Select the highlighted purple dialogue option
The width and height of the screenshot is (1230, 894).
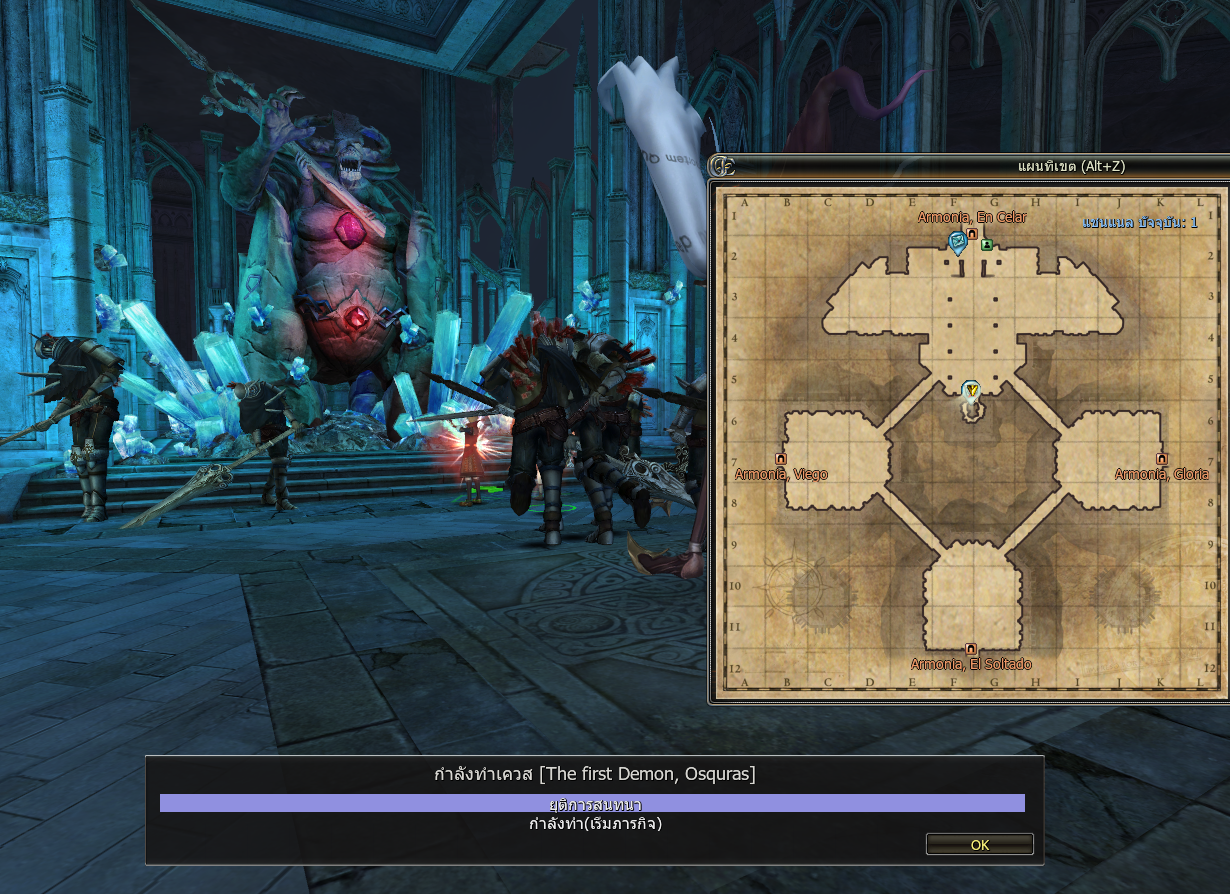(x=592, y=804)
